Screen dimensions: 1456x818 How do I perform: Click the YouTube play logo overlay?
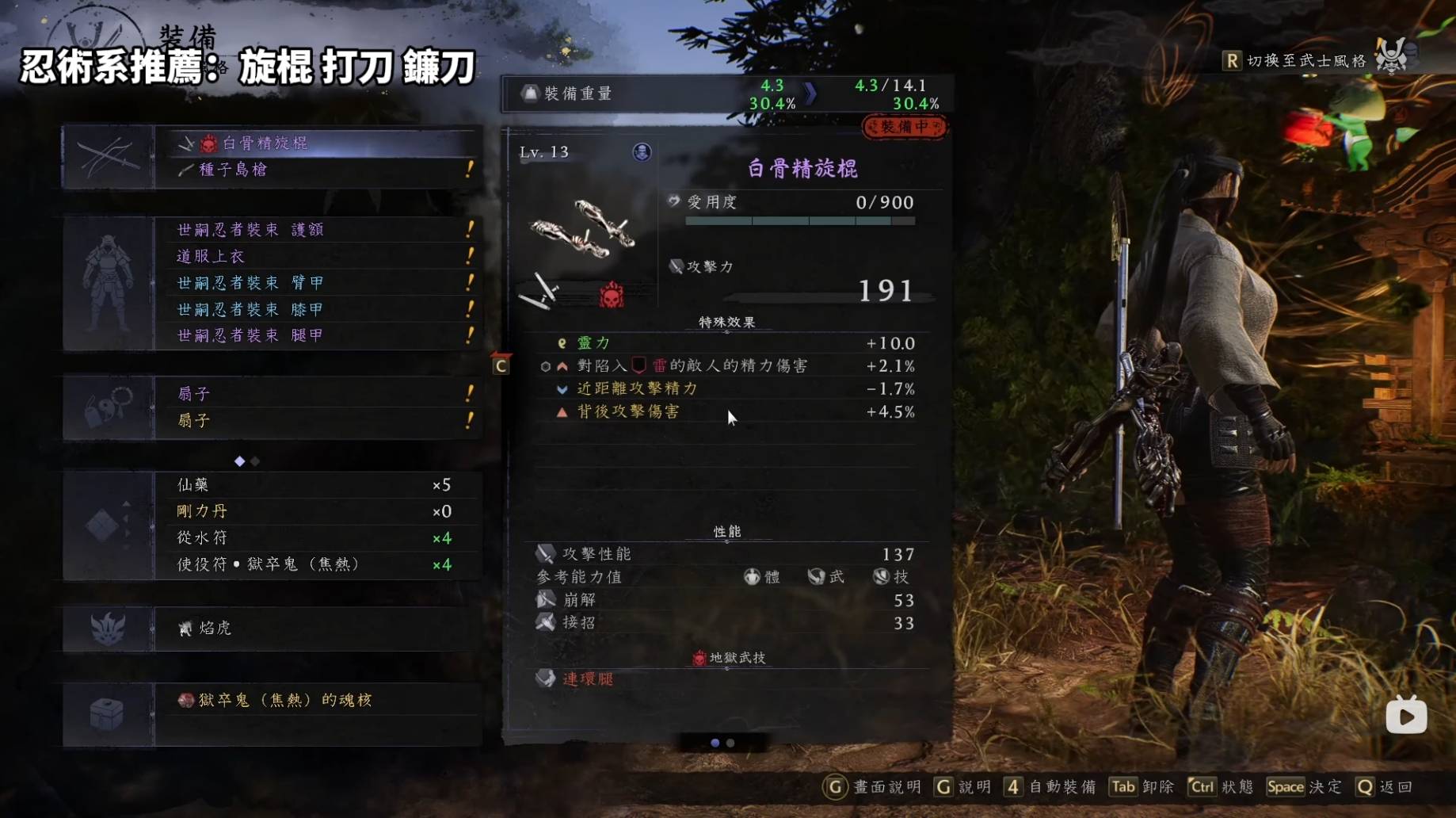coord(1406,717)
